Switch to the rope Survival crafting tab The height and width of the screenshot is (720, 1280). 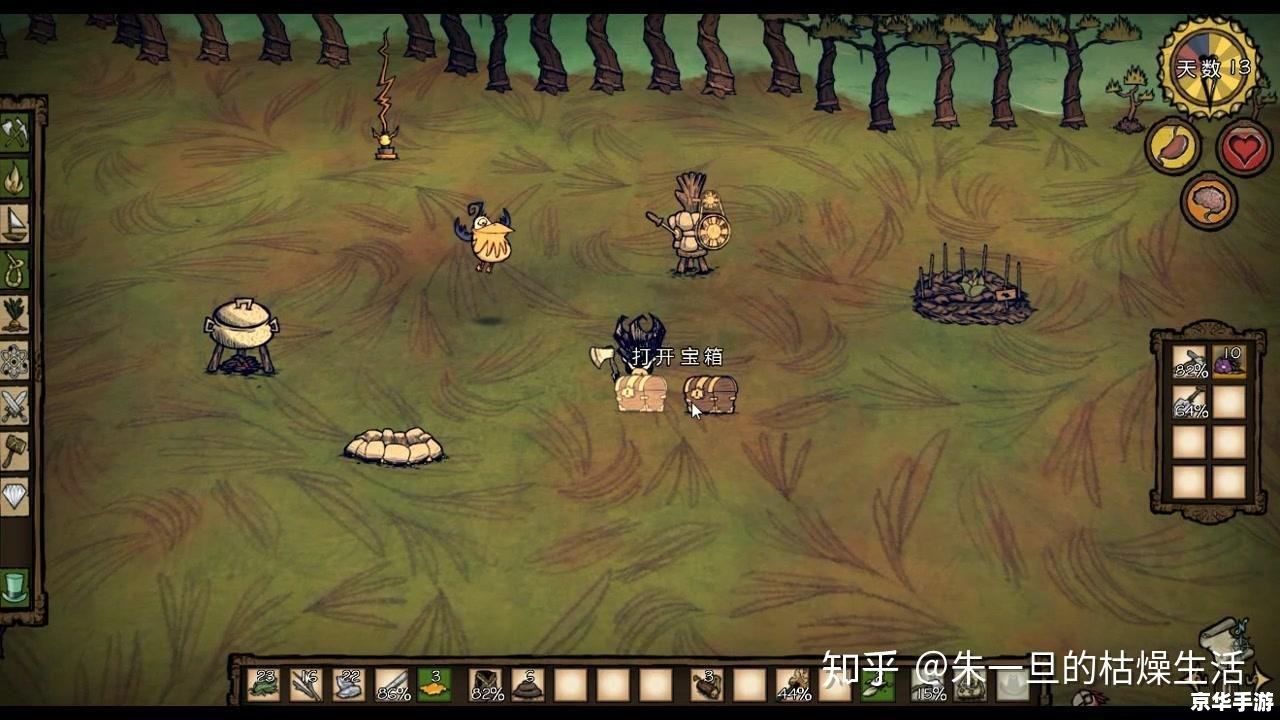(14, 268)
